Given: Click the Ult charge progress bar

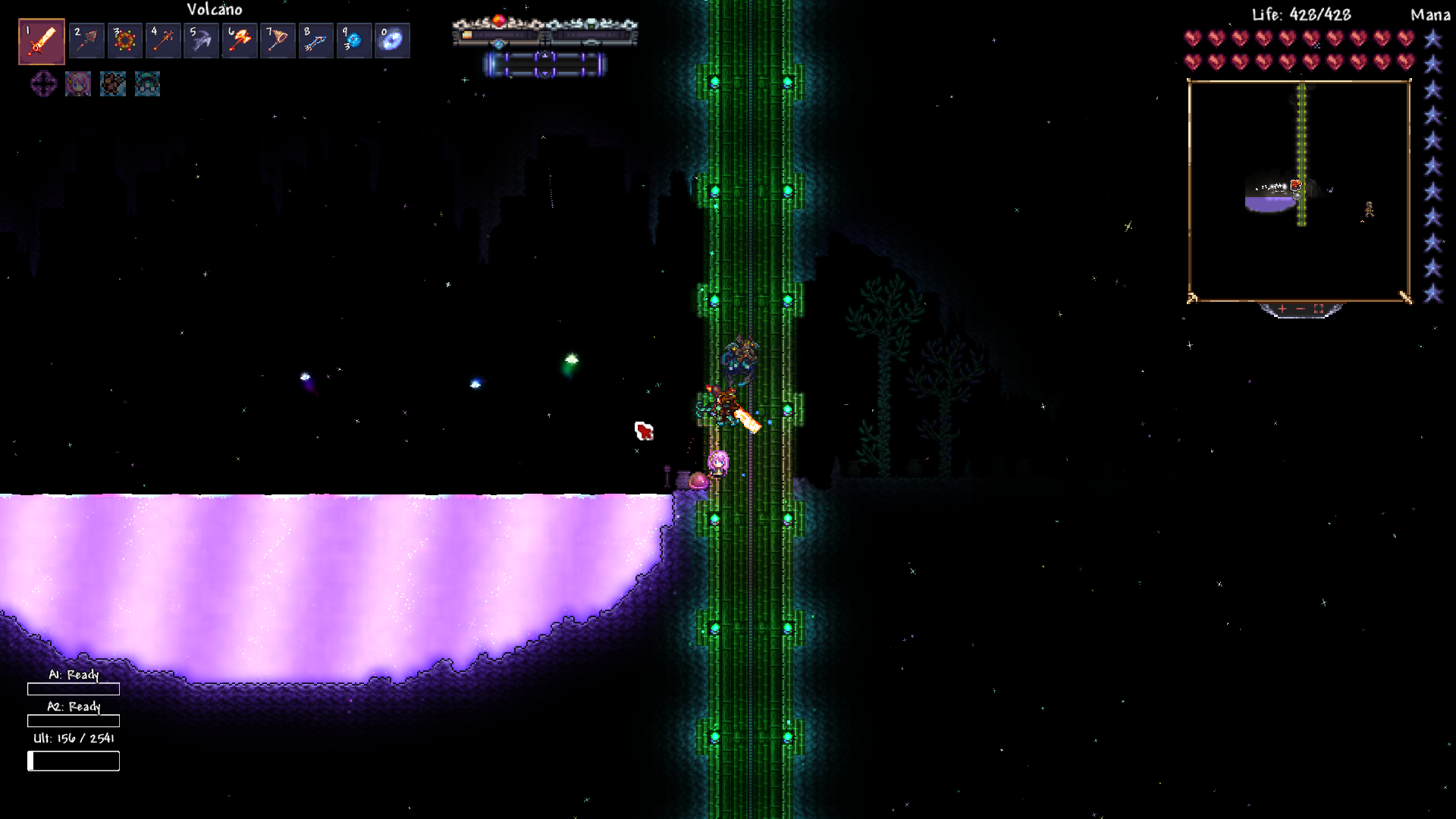Looking at the screenshot, I should click(x=74, y=761).
